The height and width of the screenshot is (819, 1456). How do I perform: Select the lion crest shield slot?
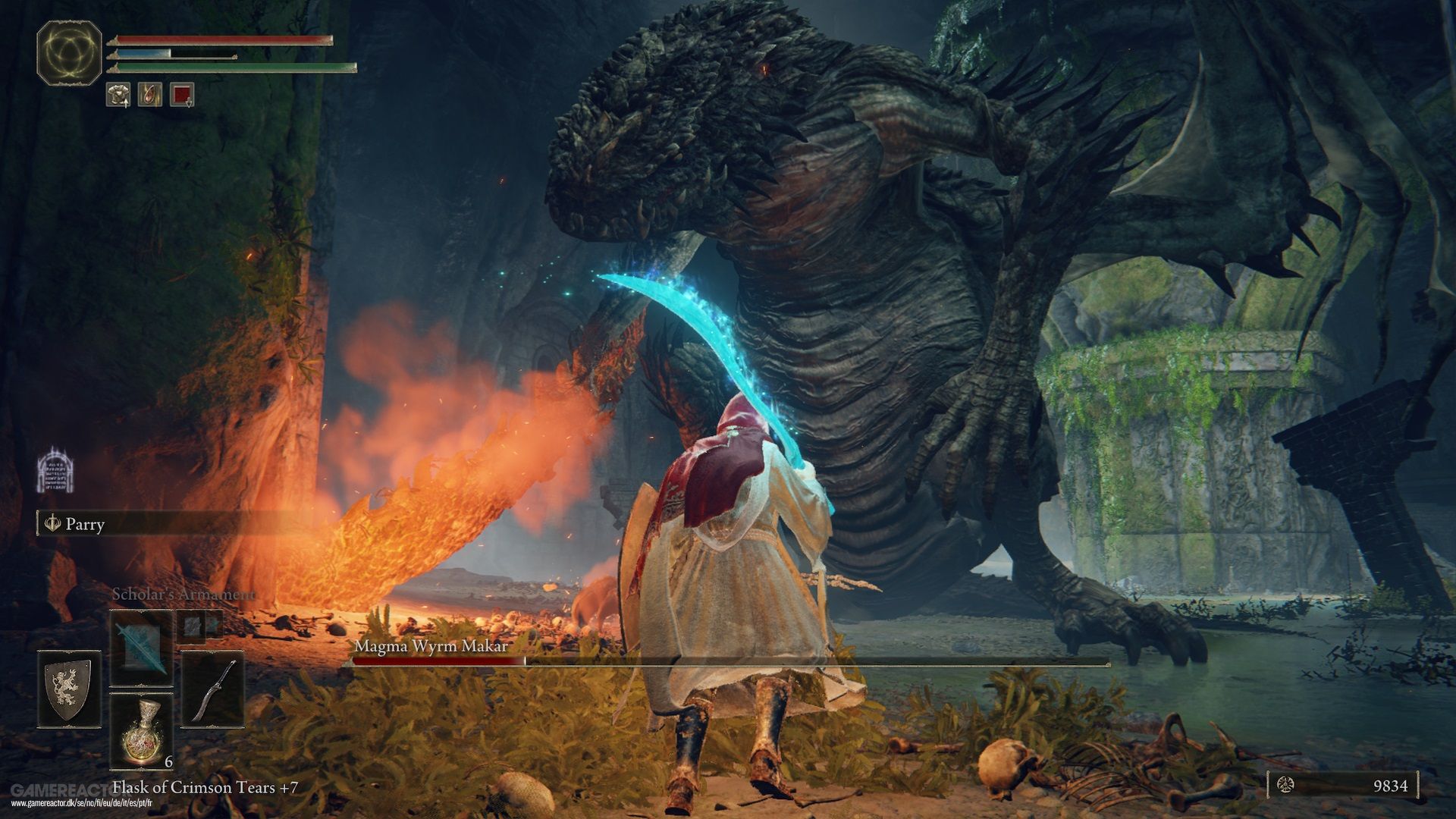click(x=69, y=689)
